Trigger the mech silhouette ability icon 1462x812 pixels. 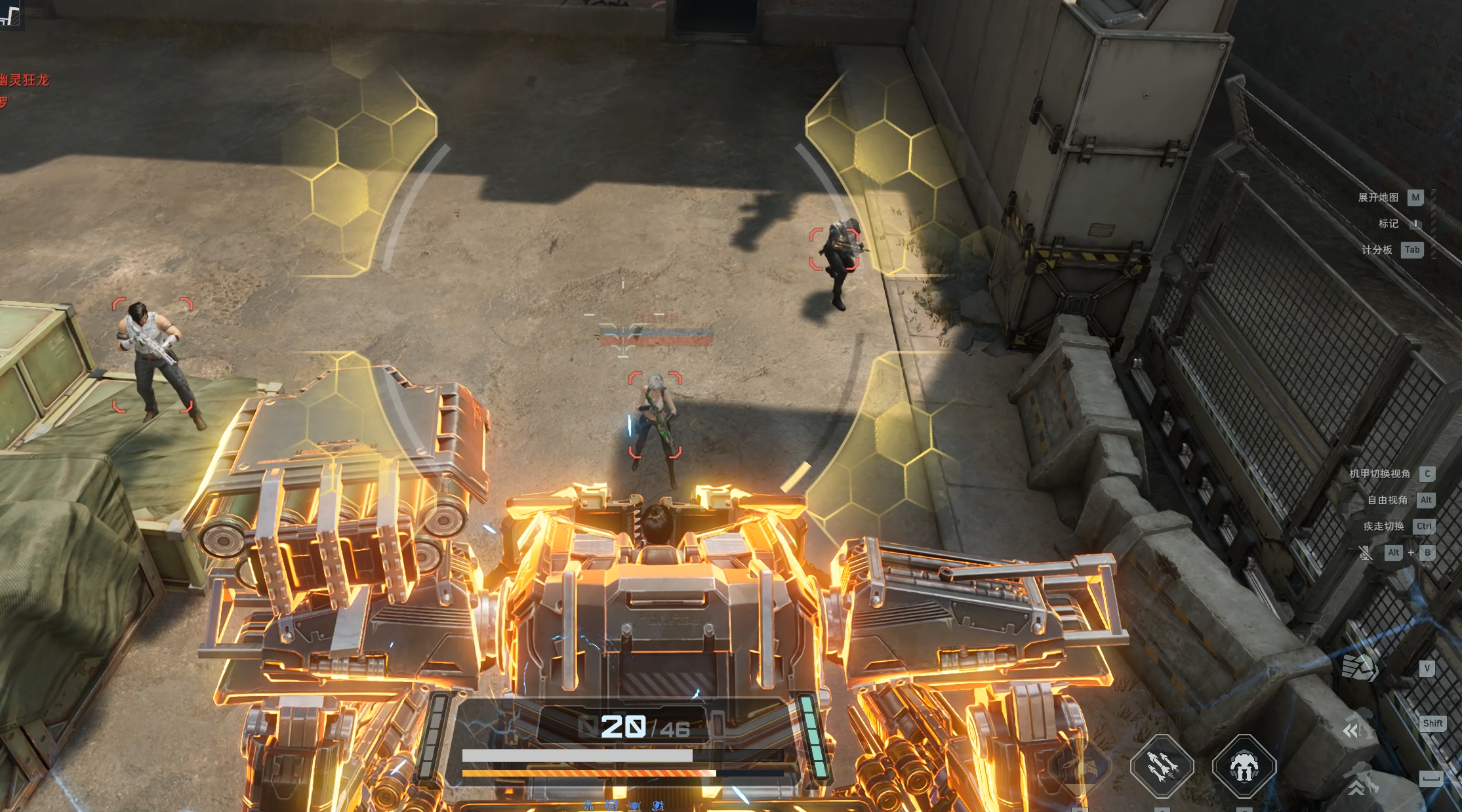(1244, 766)
